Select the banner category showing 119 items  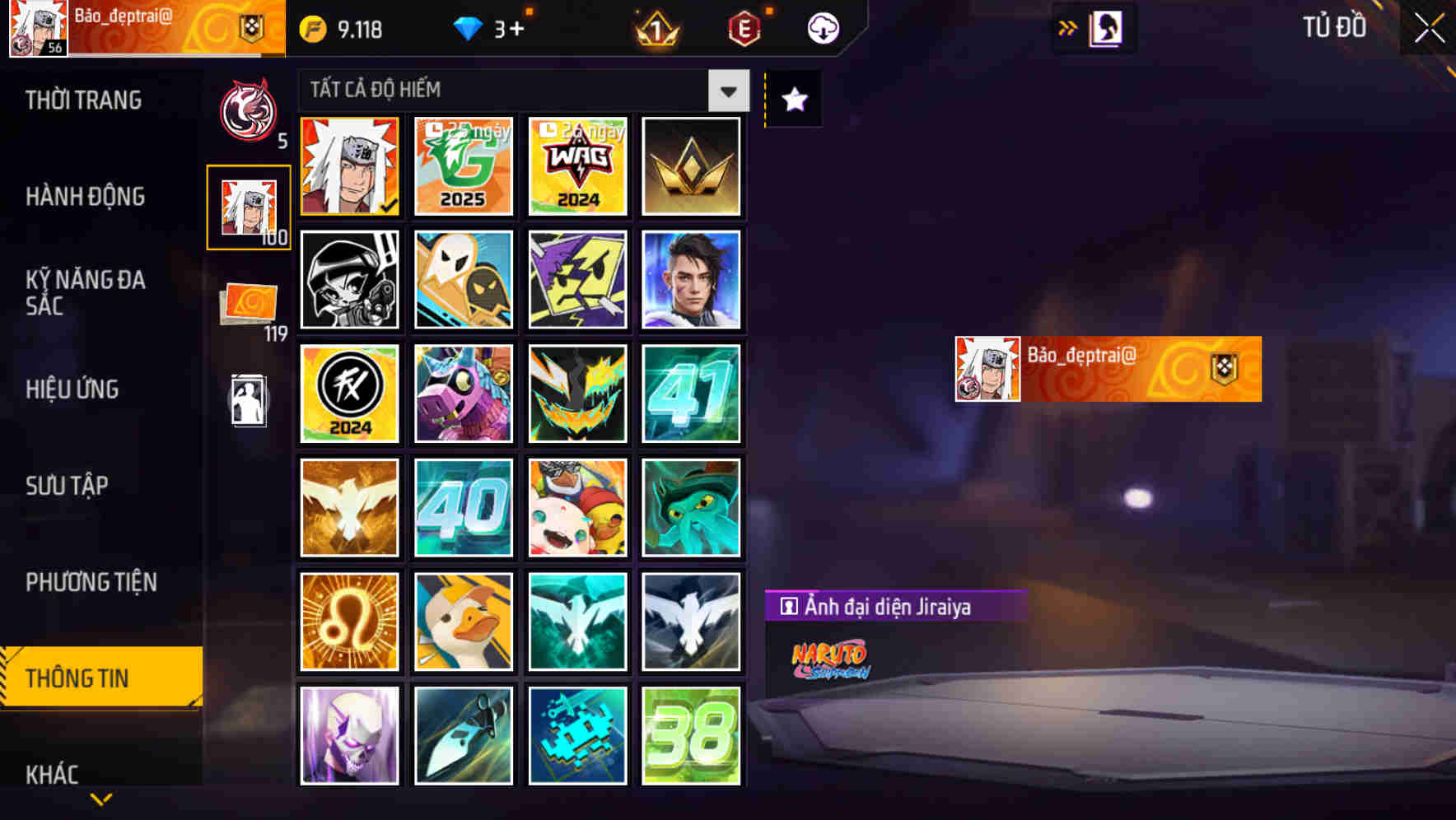click(x=249, y=303)
